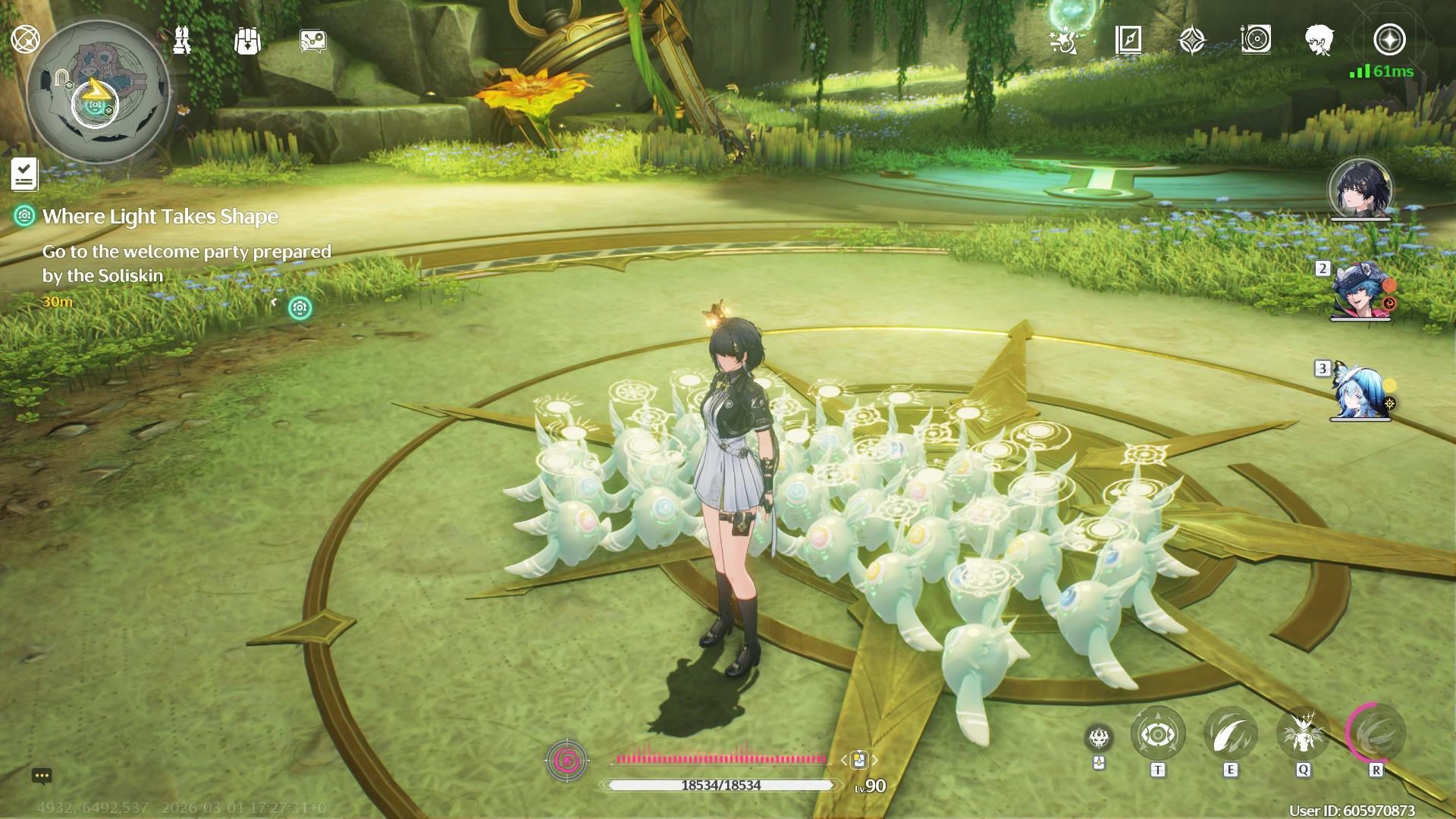The width and height of the screenshot is (1456, 819).
Task: Switch to the blue-haired party member three
Action: [x=1360, y=393]
